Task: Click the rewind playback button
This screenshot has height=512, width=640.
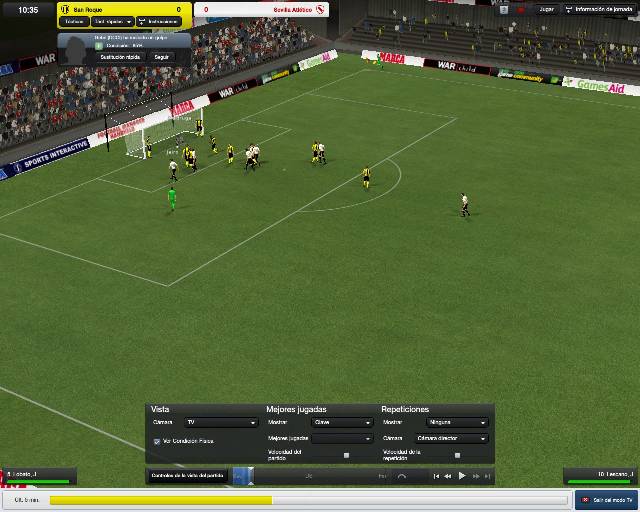Action: click(x=448, y=476)
